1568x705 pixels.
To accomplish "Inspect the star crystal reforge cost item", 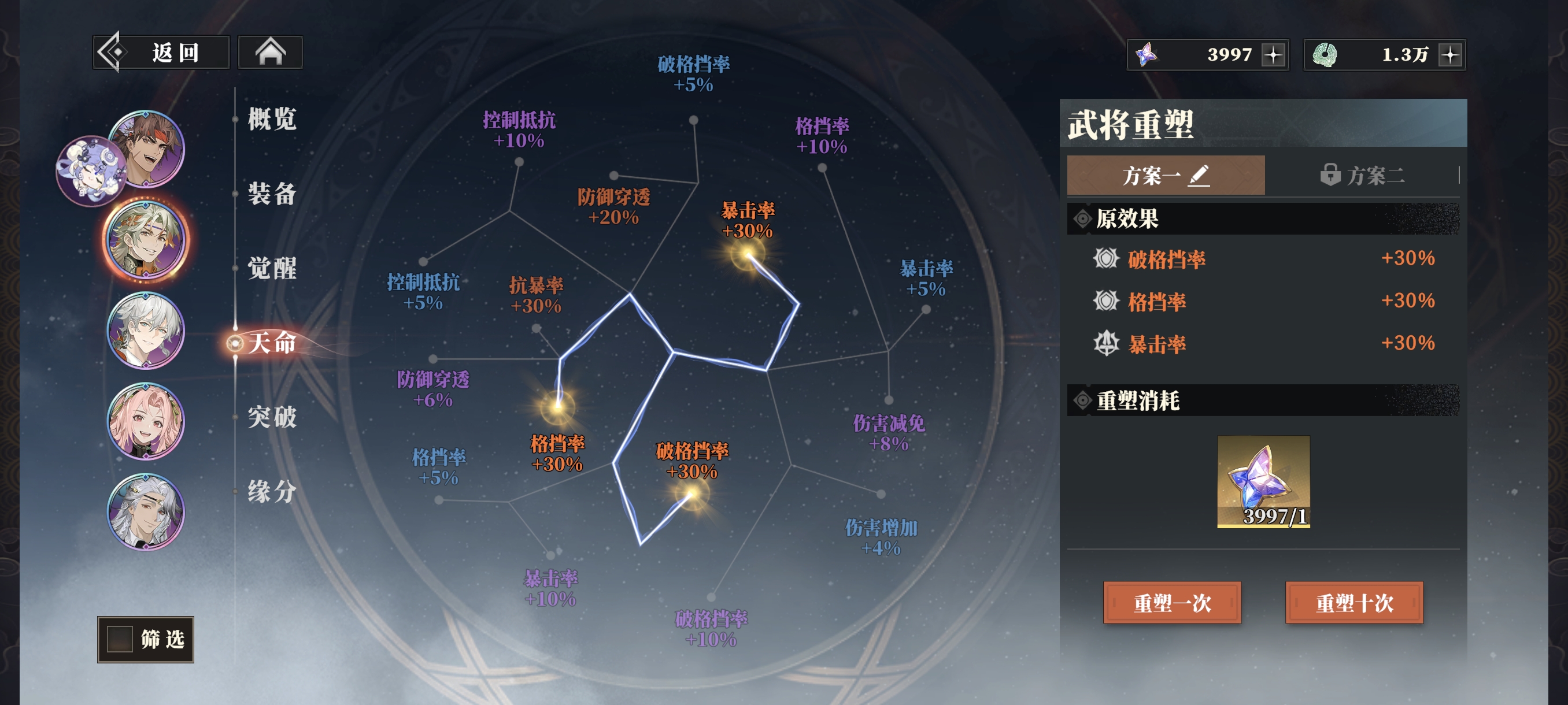I will (x=1263, y=481).
